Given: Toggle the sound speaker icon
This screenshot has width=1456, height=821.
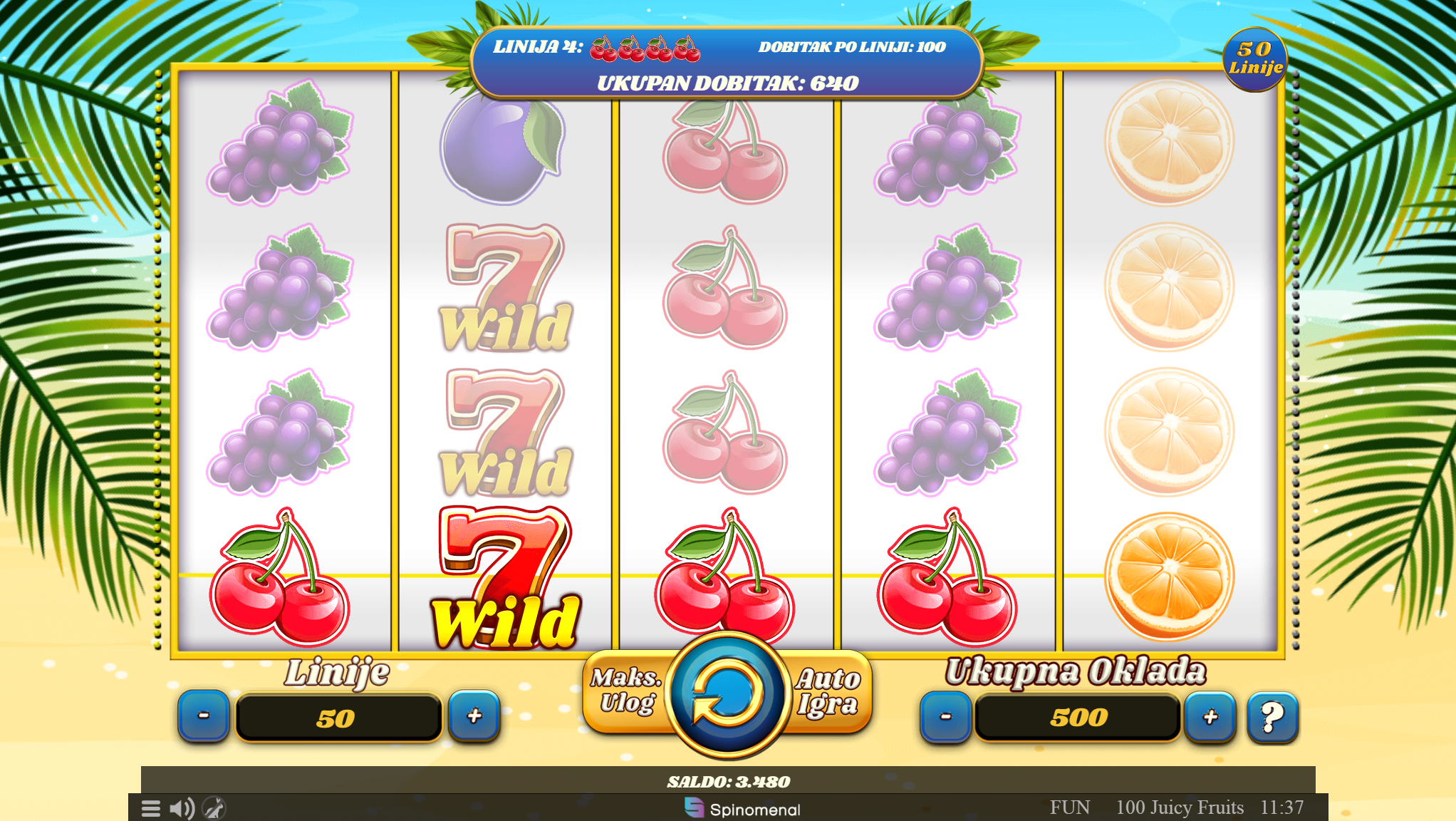Looking at the screenshot, I should (x=182, y=808).
